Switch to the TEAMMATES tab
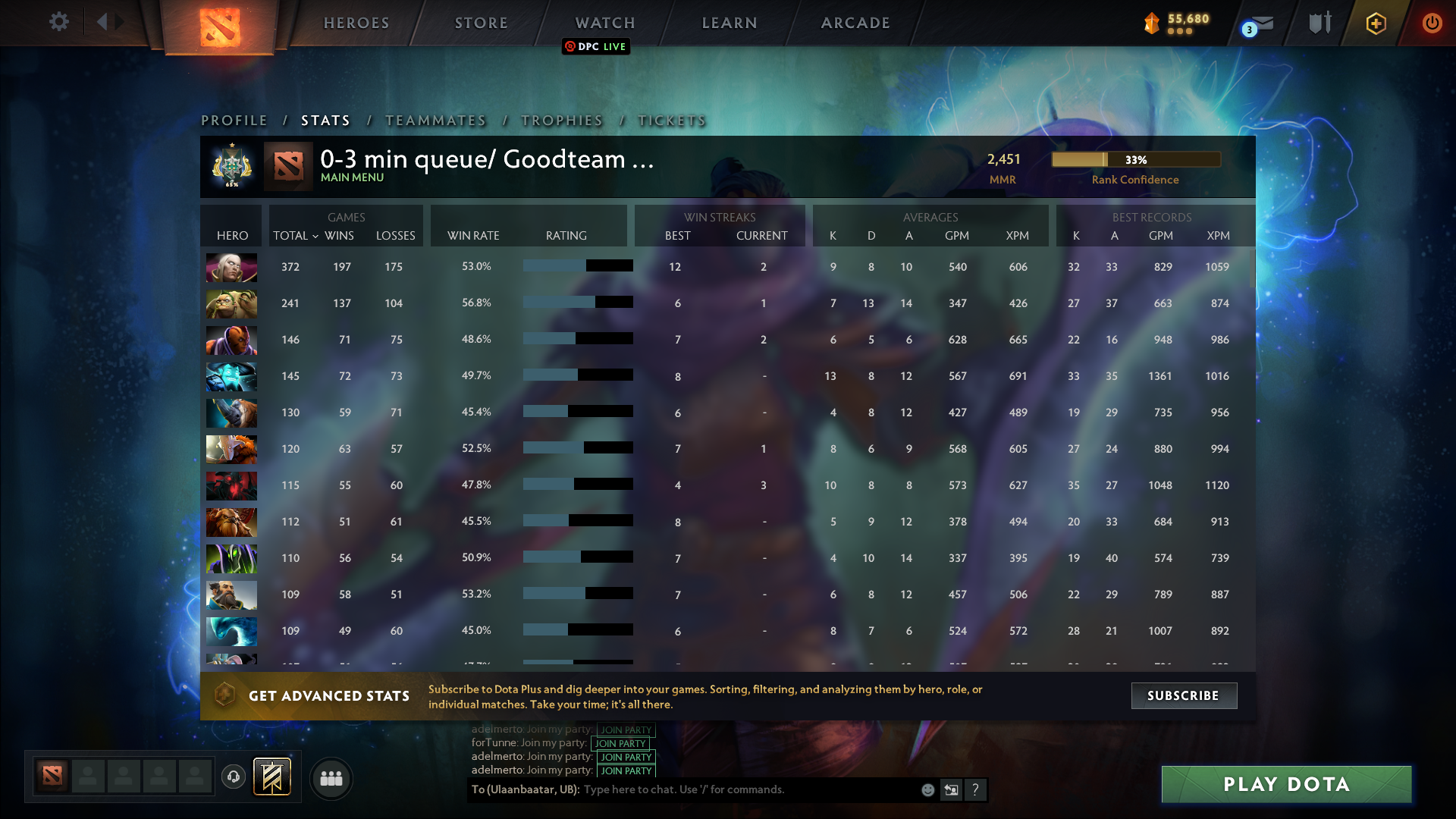 [435, 120]
